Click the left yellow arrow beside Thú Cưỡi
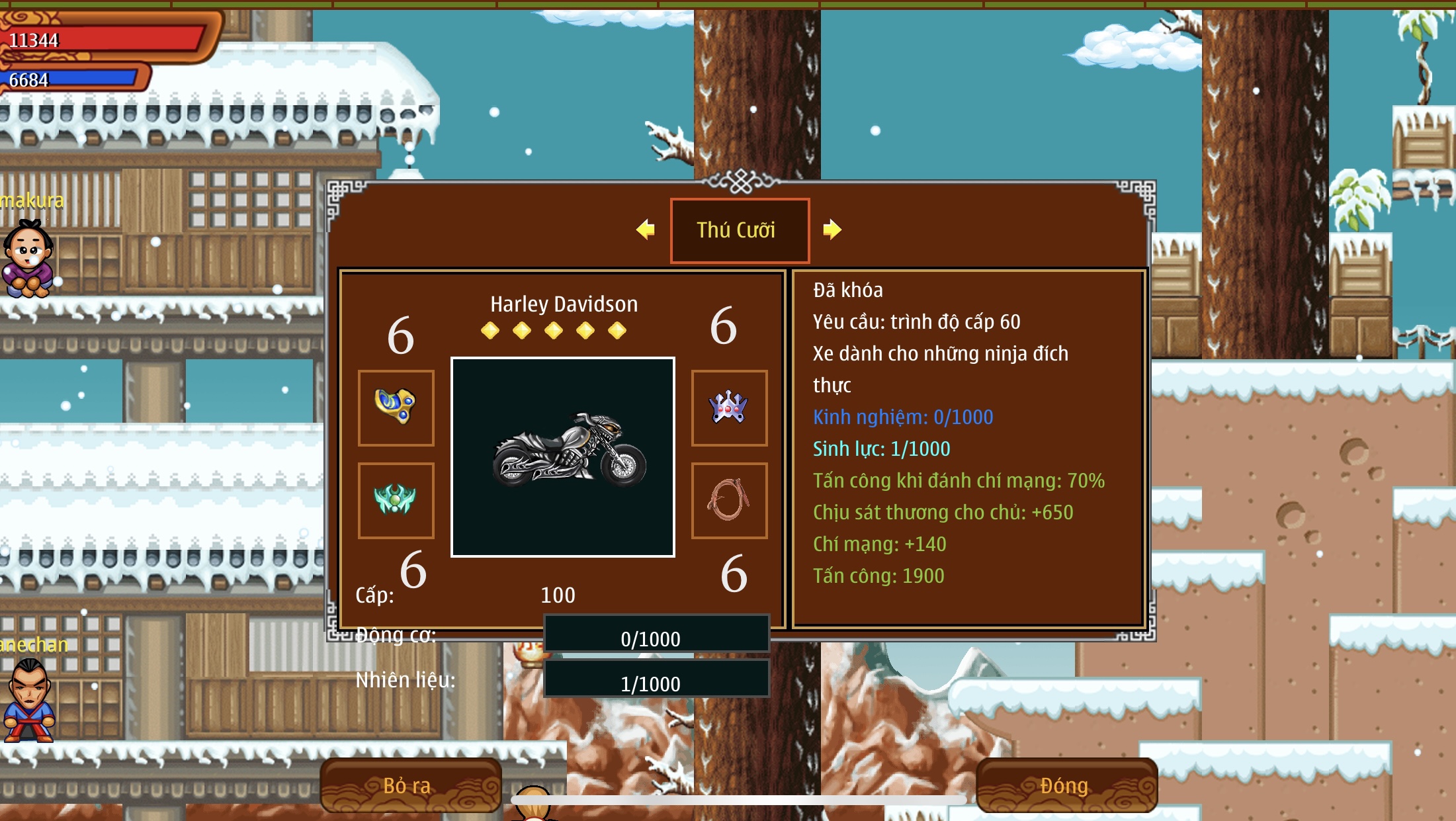 pyautogui.click(x=645, y=230)
